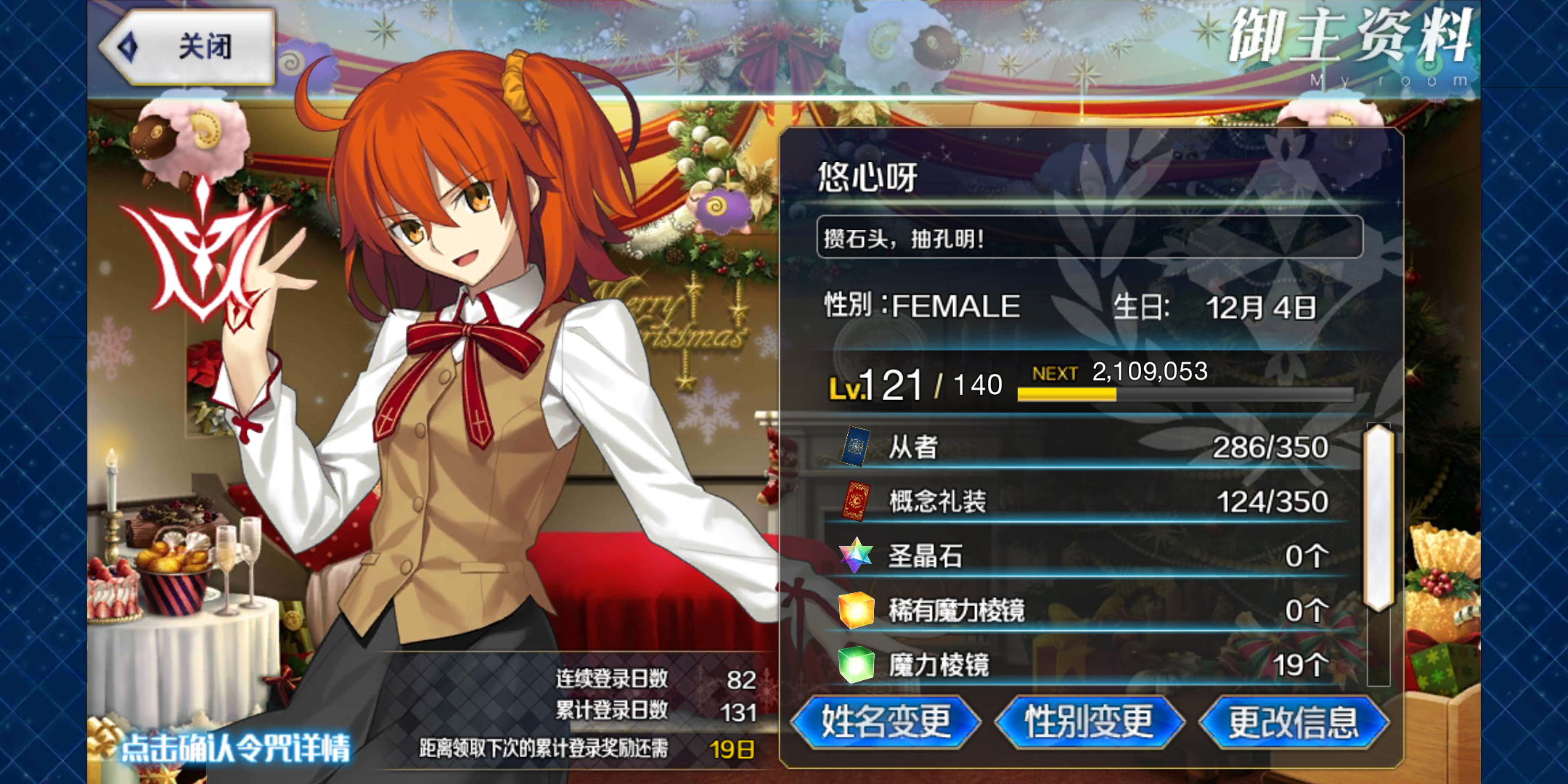The image size is (1568, 784).
Task: Close the Master profile screen
Action: point(187,47)
